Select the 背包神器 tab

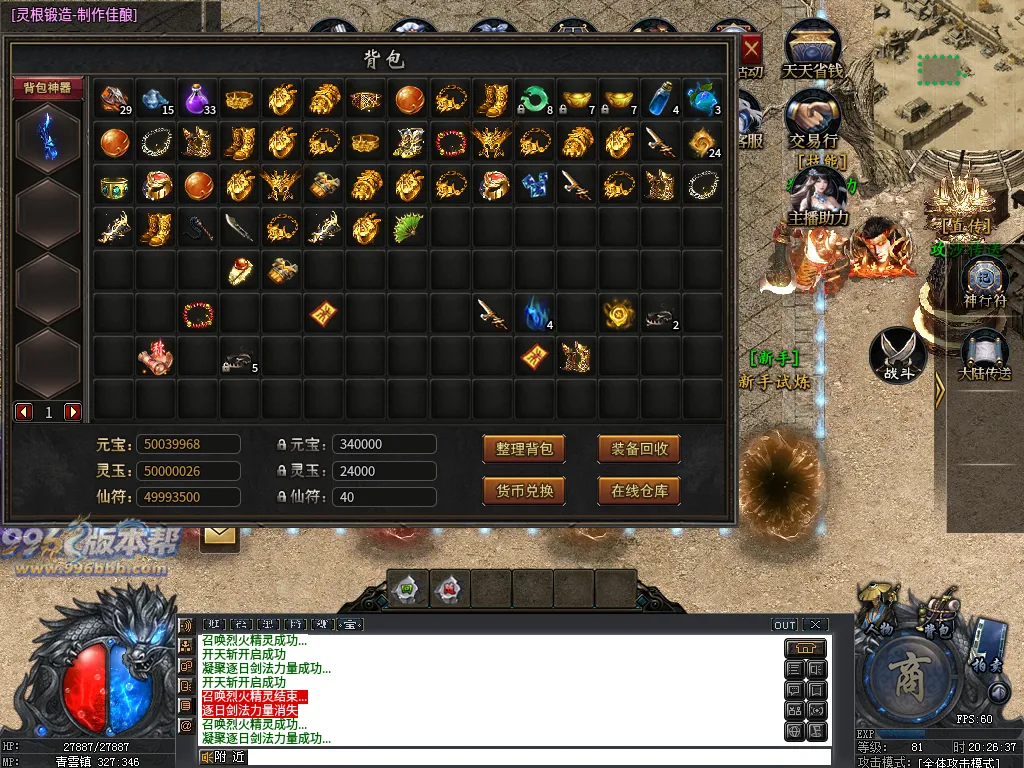tap(48, 88)
